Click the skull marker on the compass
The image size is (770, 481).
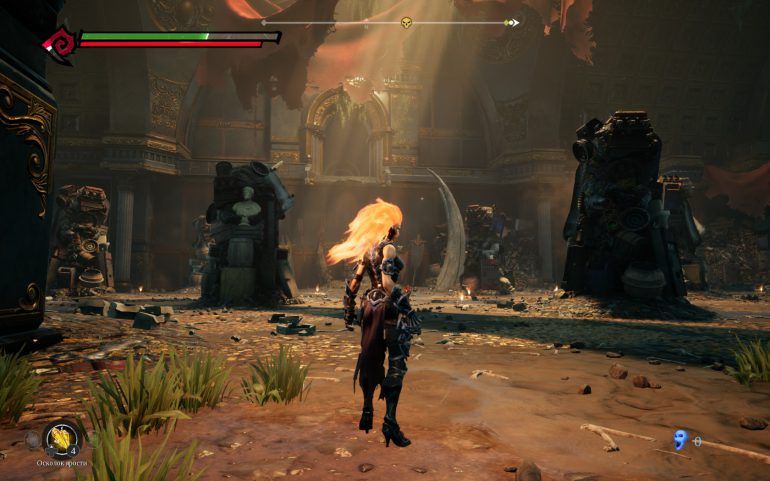(407, 22)
